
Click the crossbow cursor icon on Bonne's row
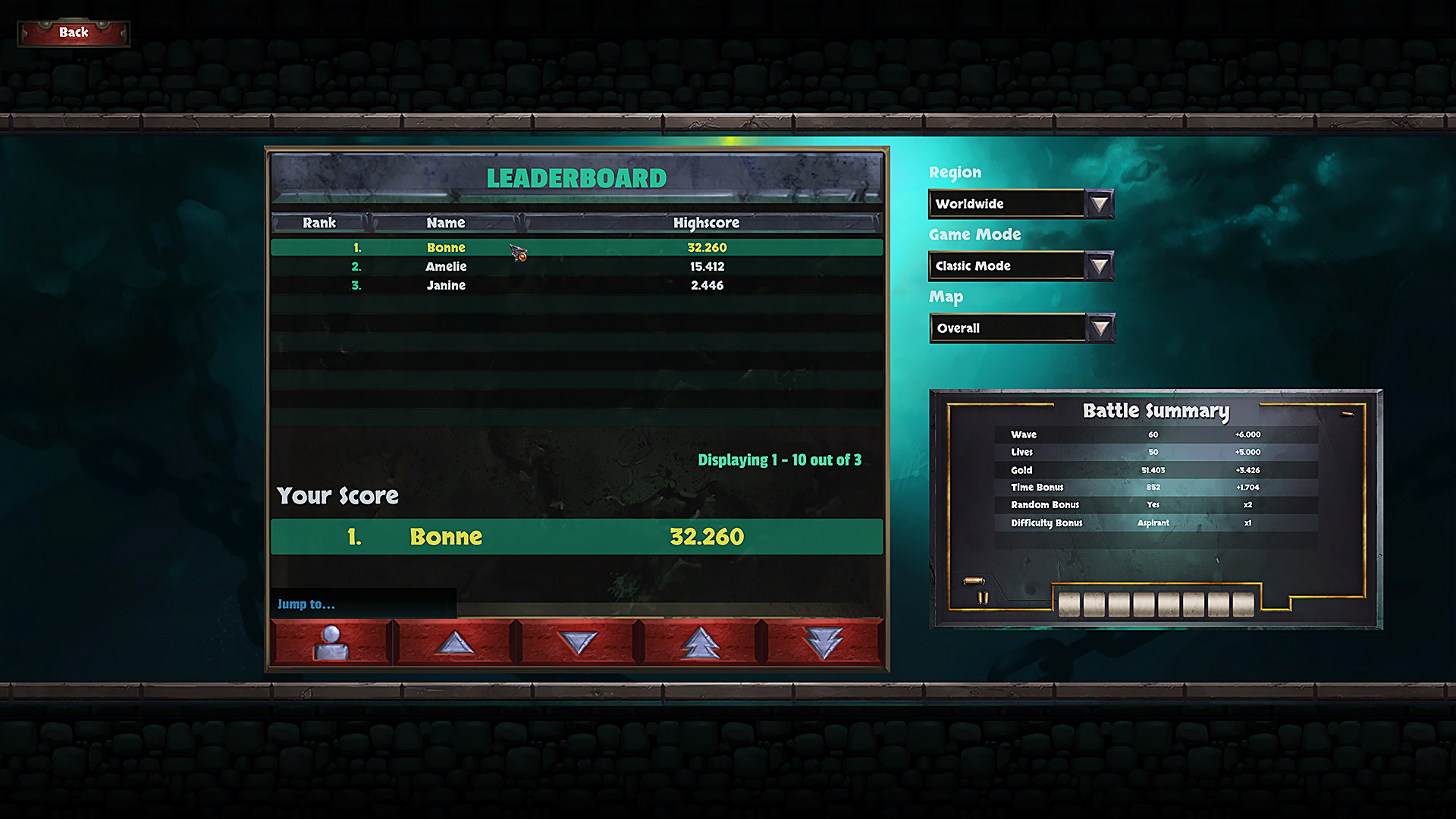click(517, 253)
